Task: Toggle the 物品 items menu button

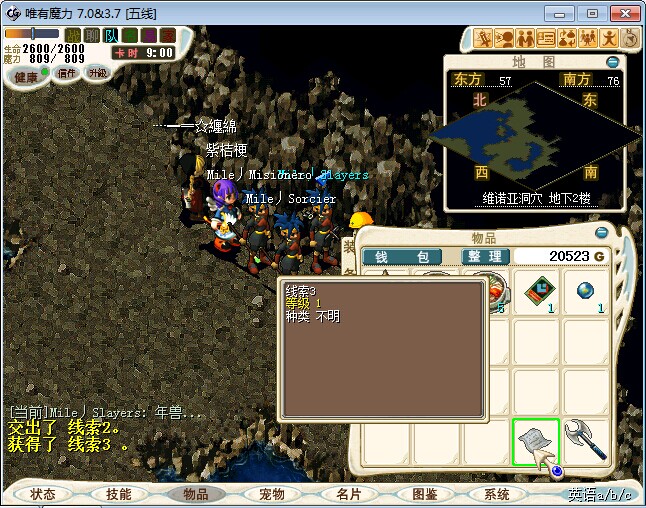Action: (x=196, y=494)
